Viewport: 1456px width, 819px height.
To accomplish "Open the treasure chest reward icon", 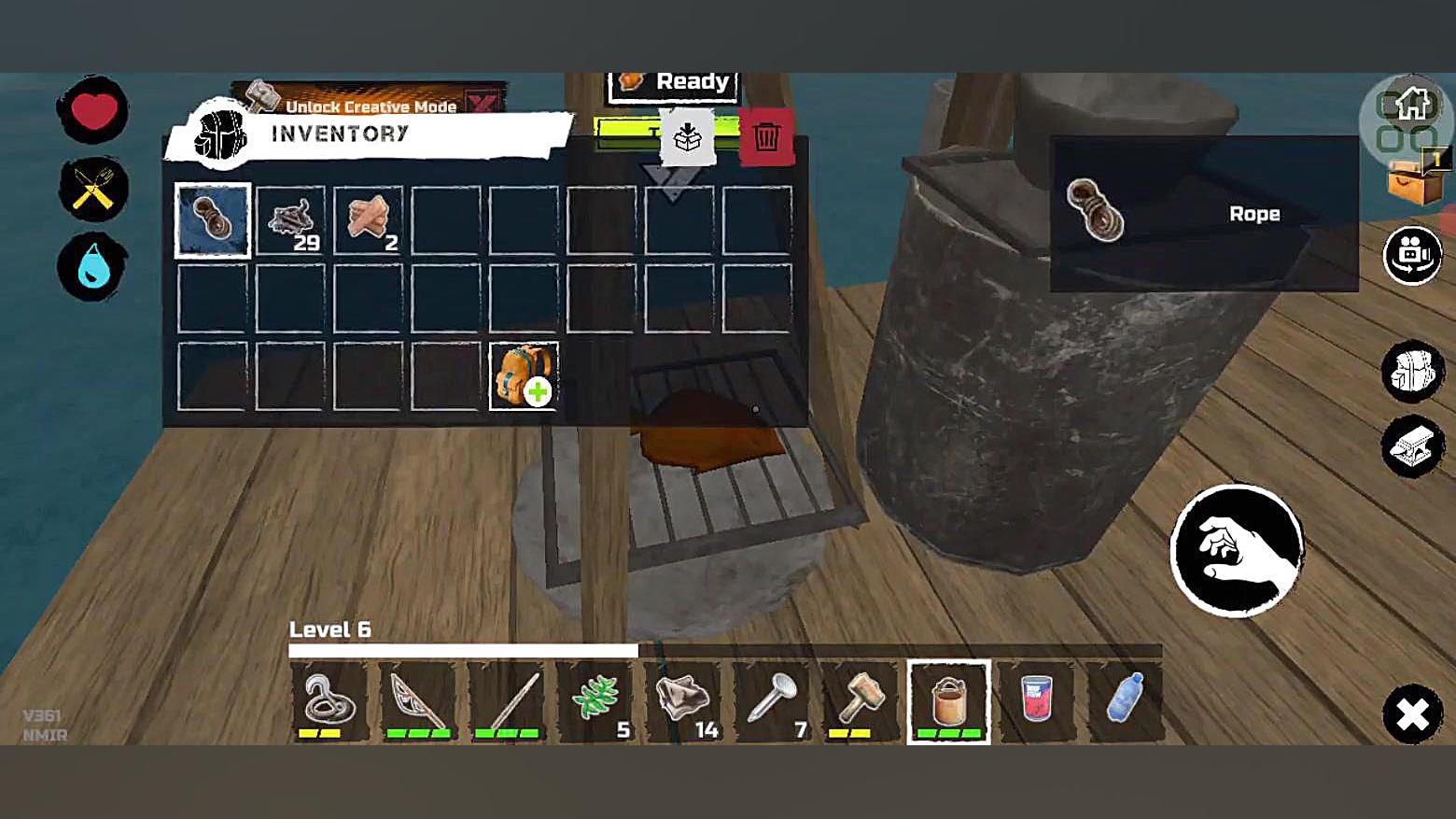I will click(x=1416, y=179).
